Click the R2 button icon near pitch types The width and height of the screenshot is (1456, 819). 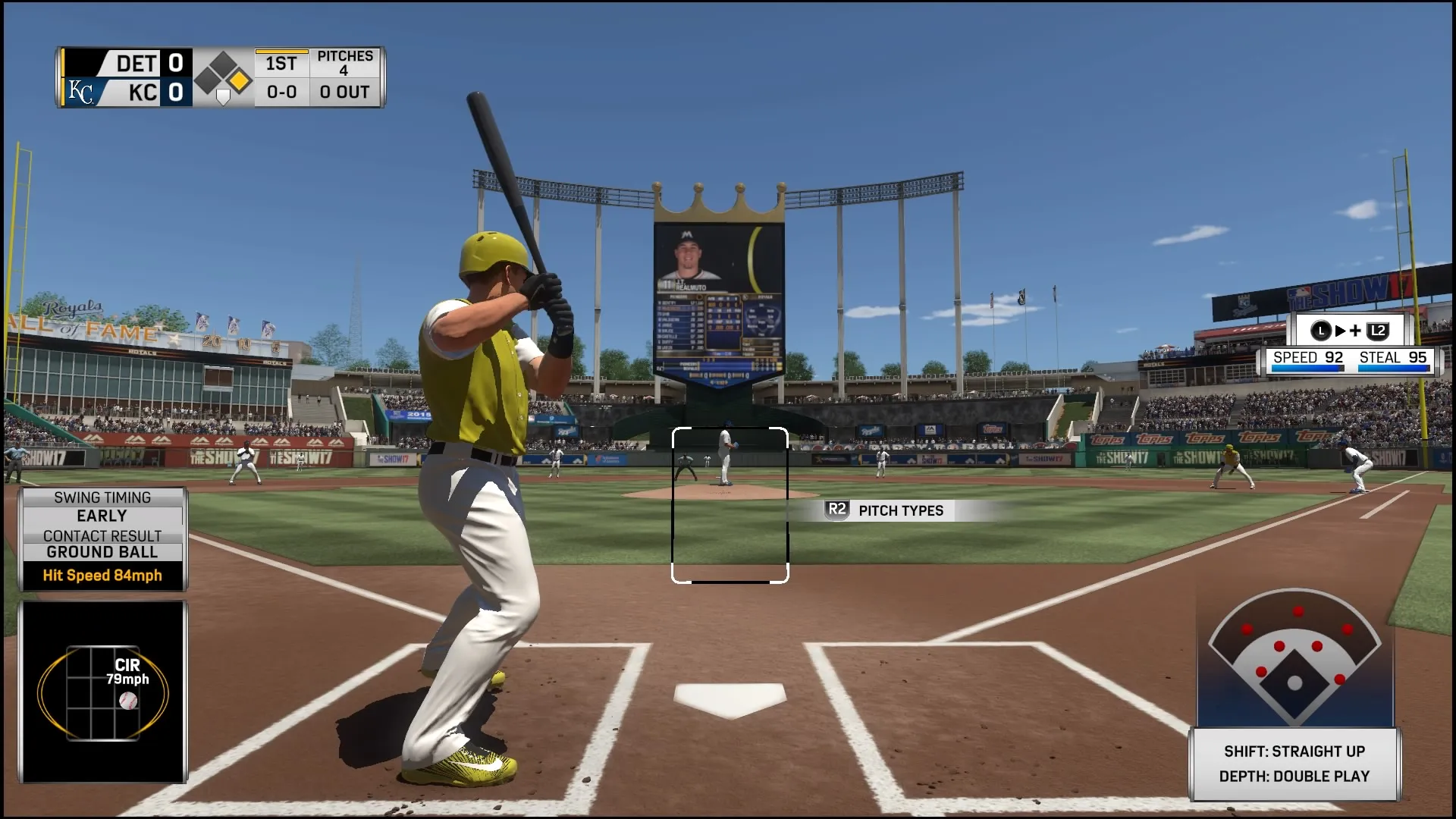(836, 510)
